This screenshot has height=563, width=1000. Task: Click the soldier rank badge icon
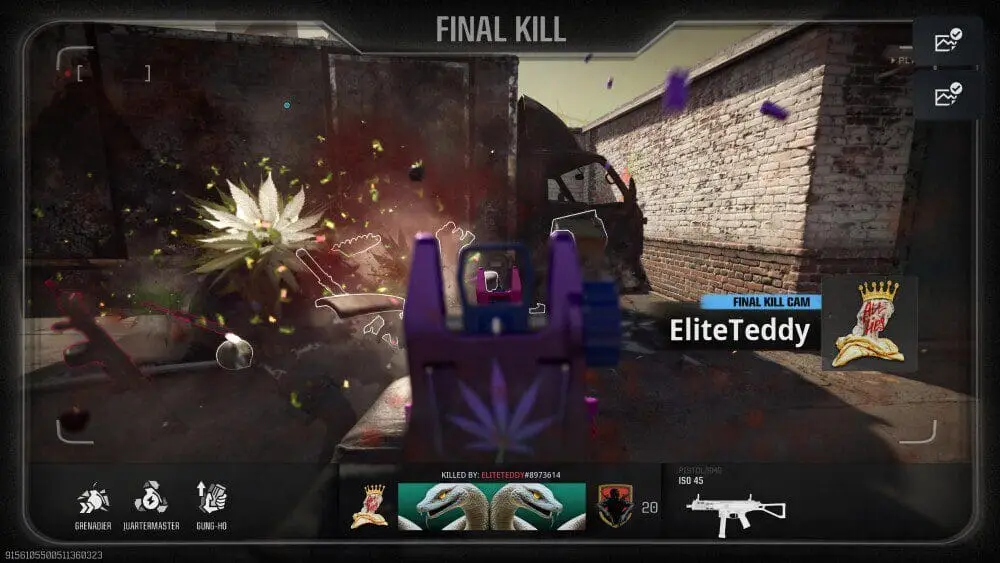point(612,506)
